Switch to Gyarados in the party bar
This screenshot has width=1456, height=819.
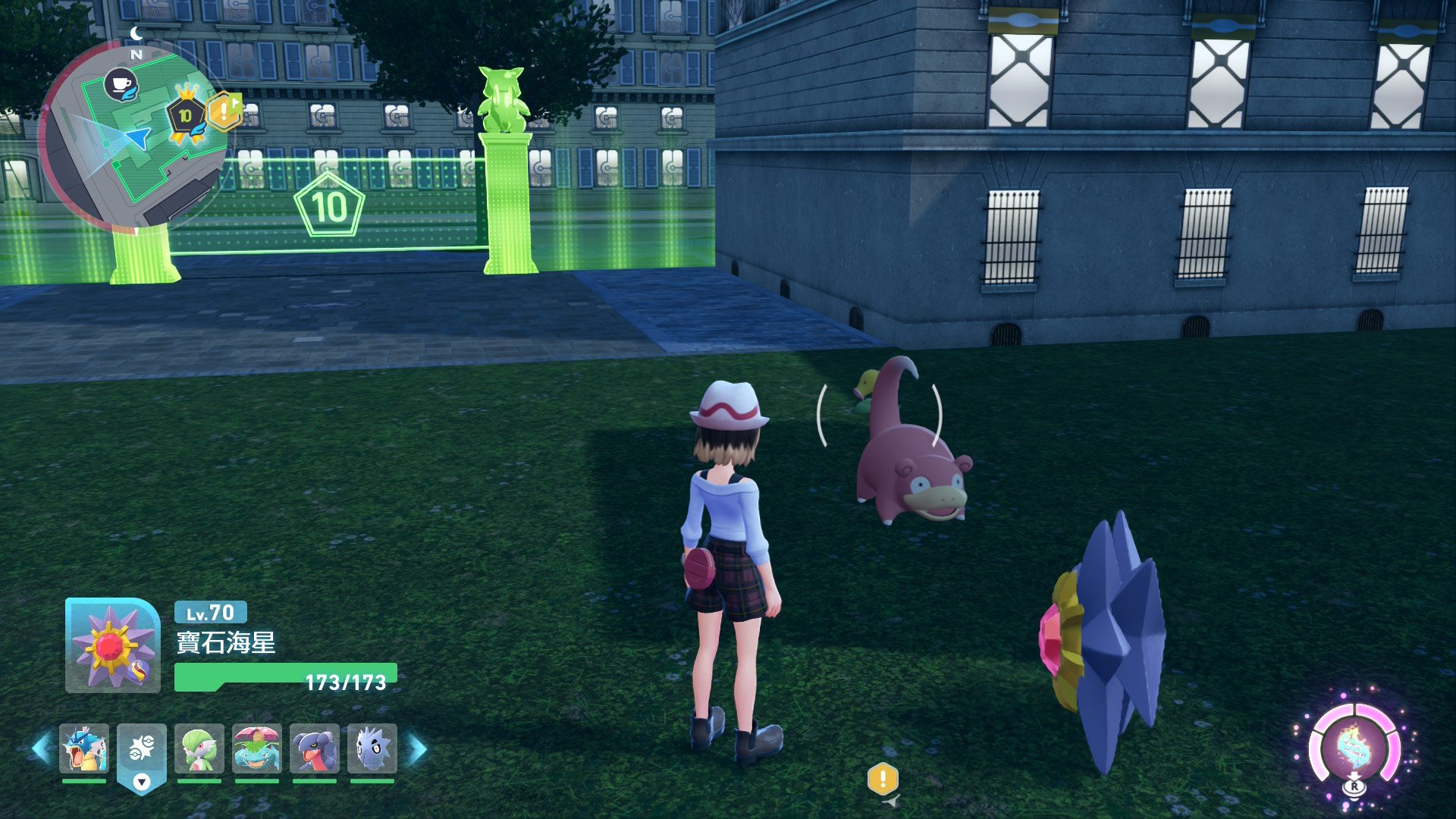coord(84,748)
